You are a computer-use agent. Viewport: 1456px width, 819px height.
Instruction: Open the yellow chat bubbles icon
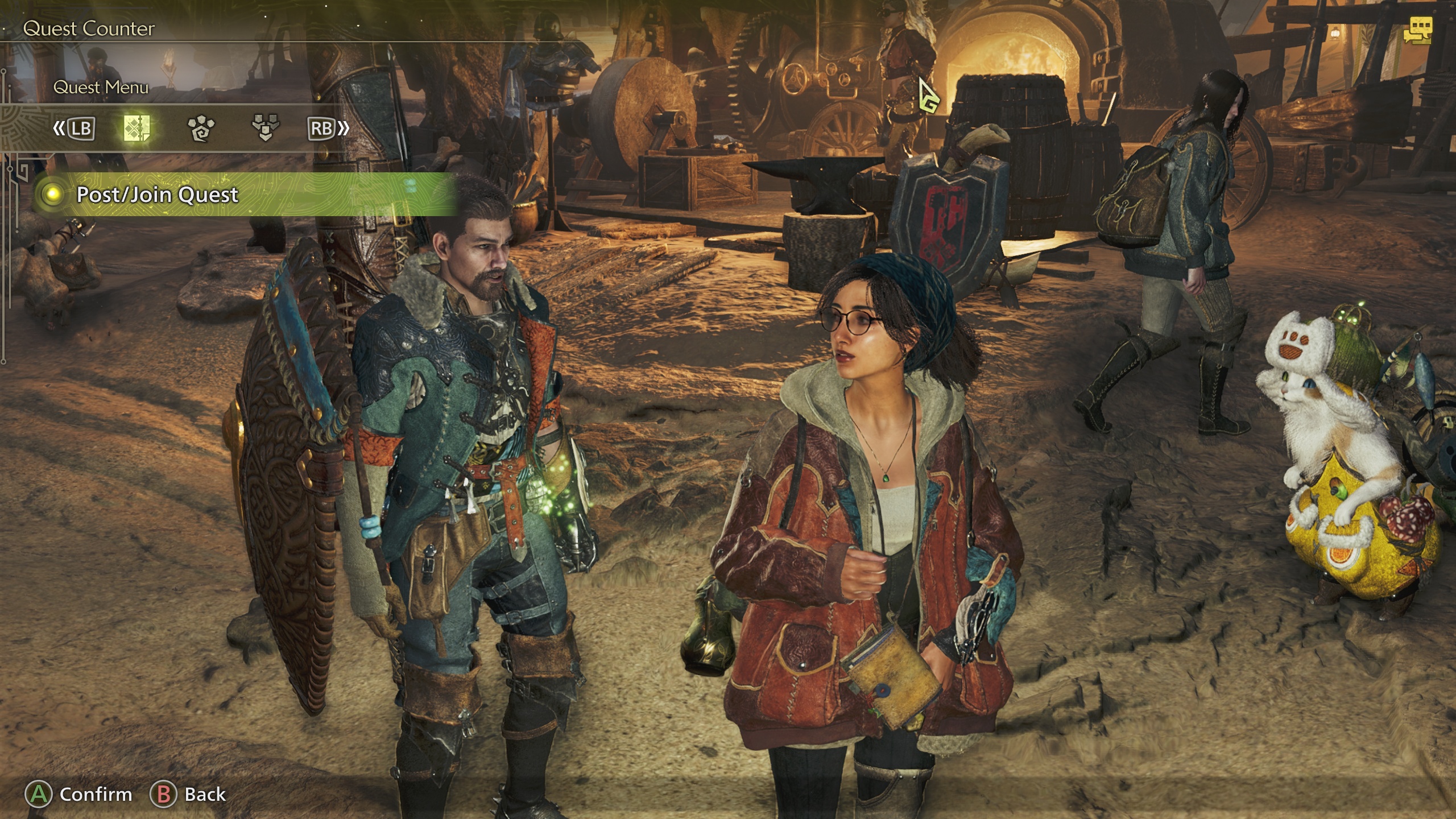(x=1416, y=30)
